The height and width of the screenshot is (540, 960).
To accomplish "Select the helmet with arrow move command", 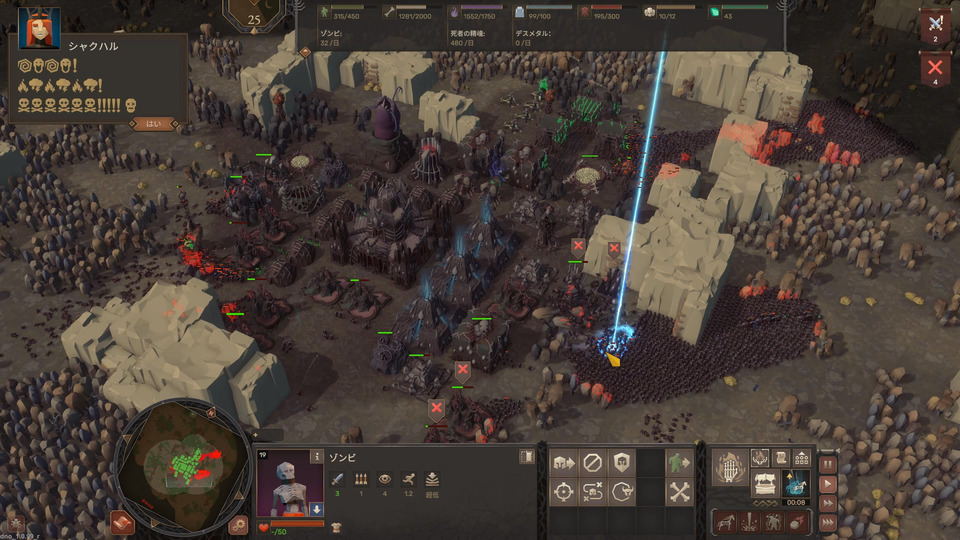I will tap(563, 463).
